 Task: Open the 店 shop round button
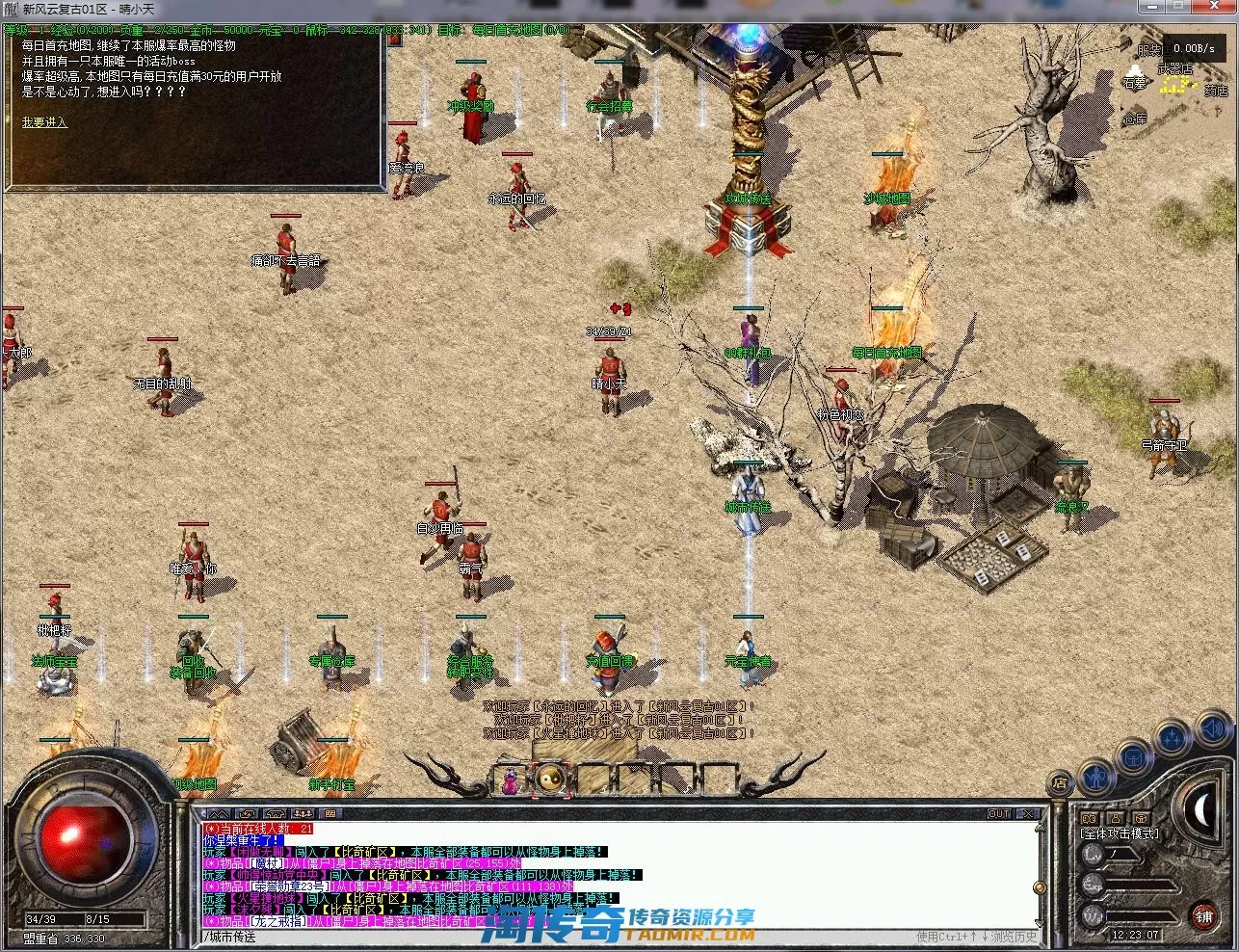(1060, 782)
